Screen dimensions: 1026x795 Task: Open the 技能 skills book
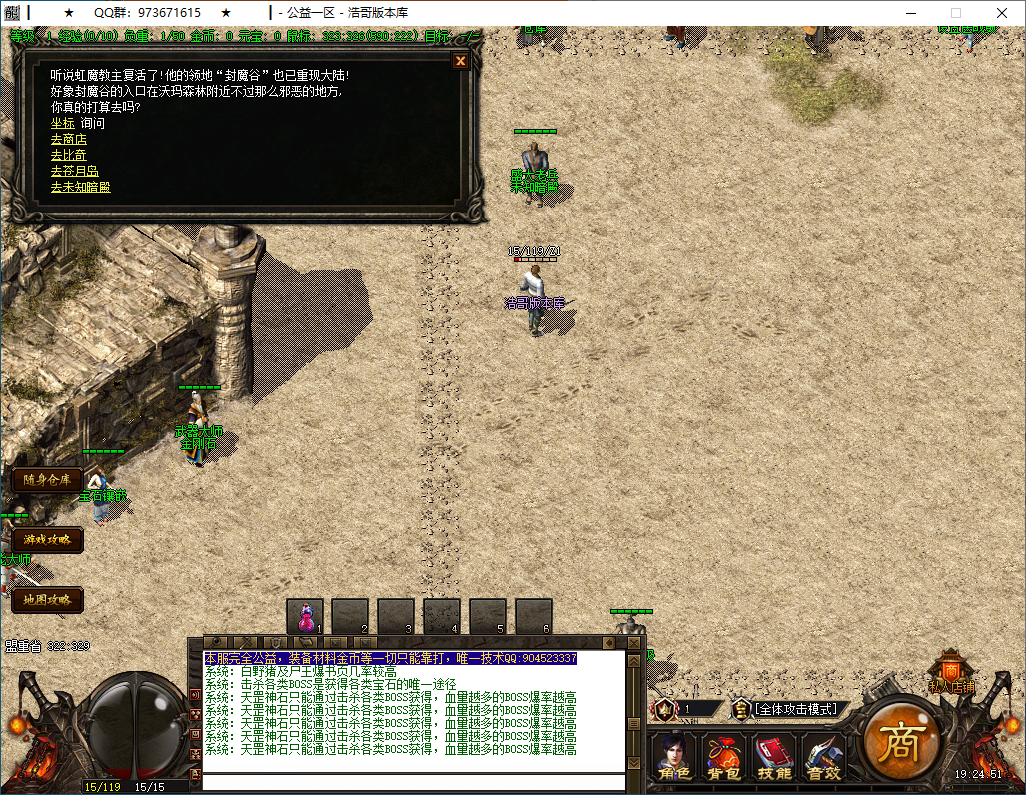click(774, 757)
